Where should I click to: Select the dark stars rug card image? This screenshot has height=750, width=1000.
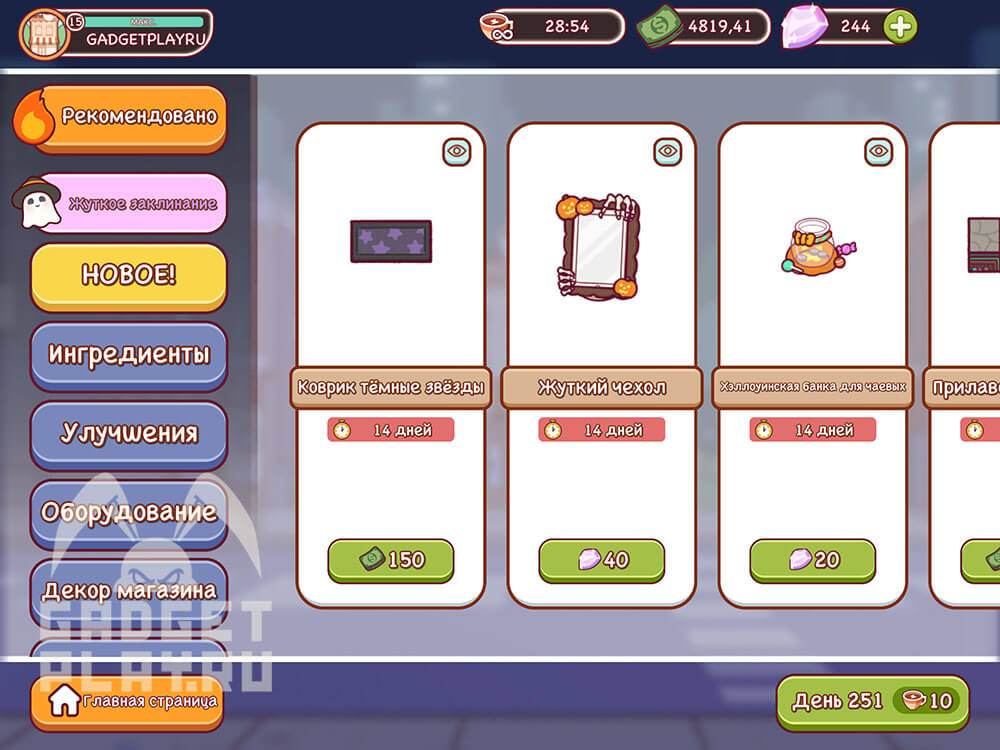(390, 242)
